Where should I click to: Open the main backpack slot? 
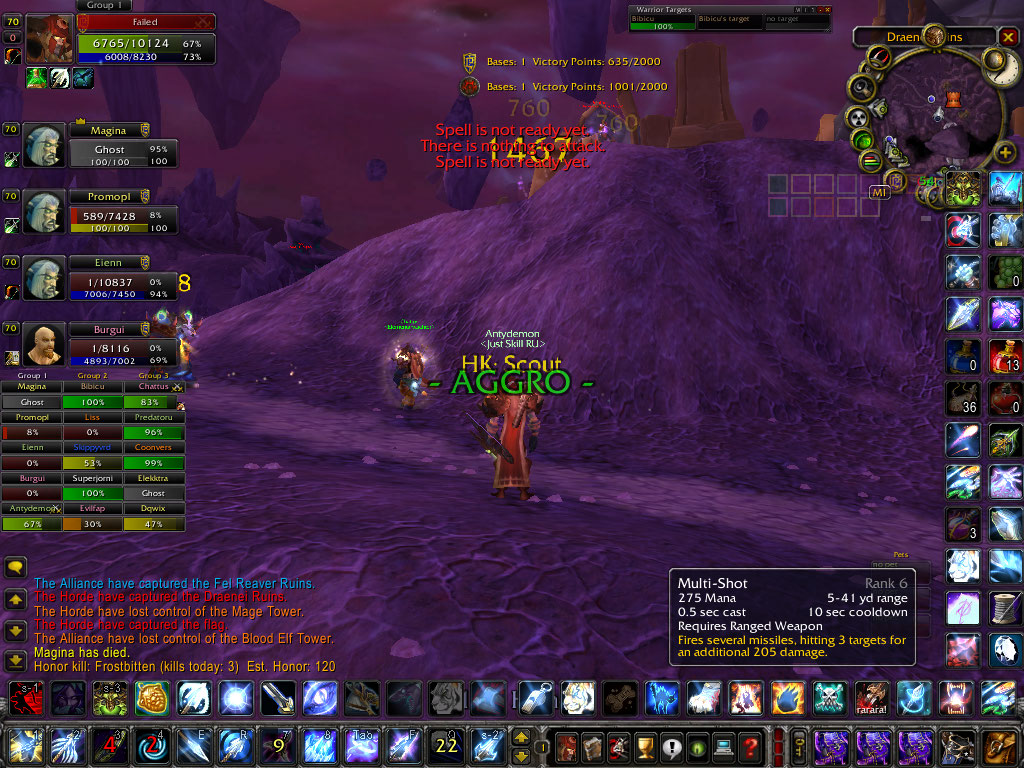click(999, 746)
